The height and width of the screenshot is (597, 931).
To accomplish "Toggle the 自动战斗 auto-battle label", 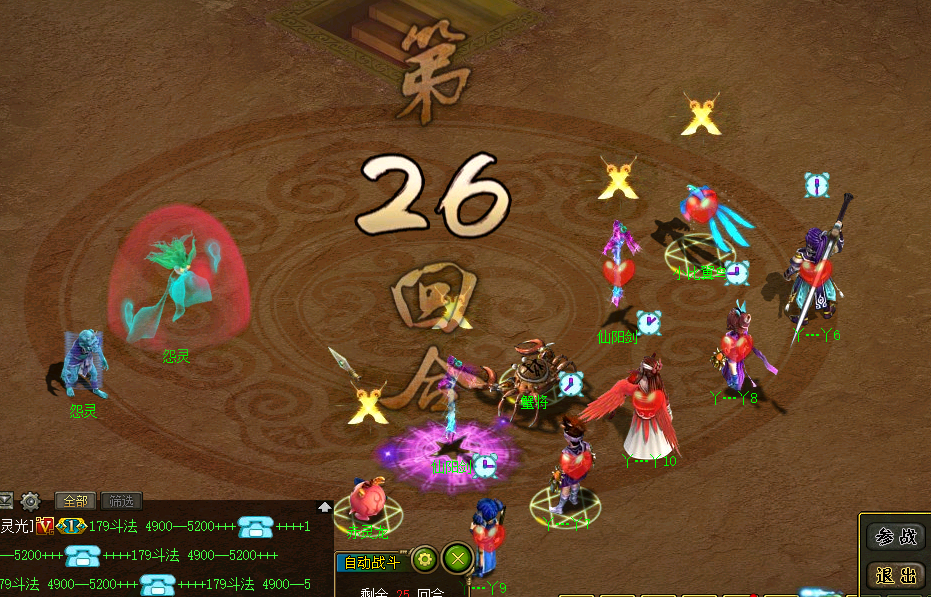I will tap(371, 562).
